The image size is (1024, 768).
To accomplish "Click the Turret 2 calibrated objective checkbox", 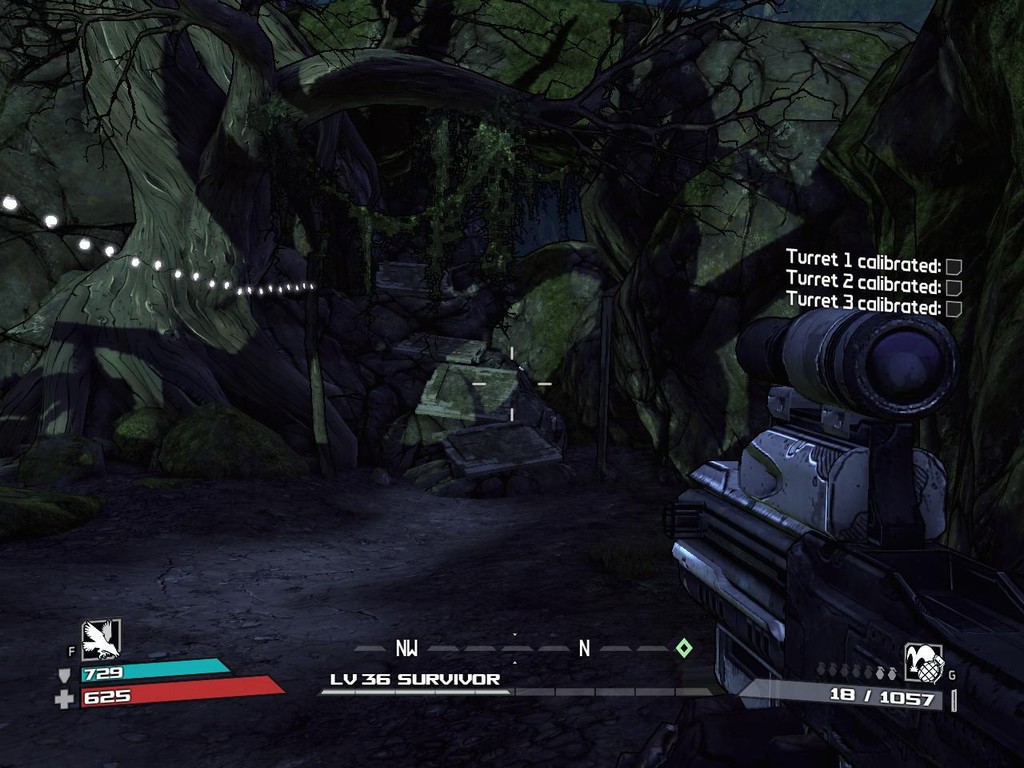I will [954, 287].
